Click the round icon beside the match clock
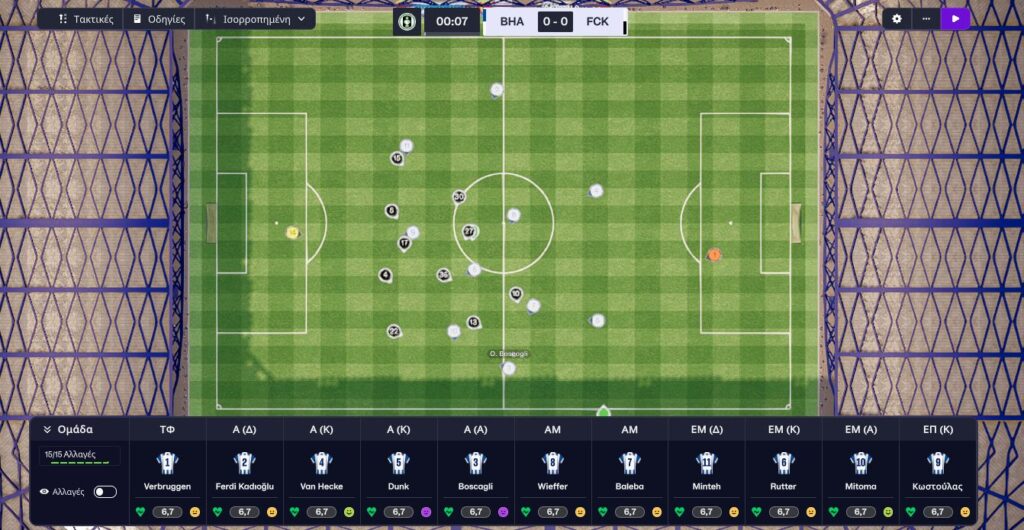Image resolution: width=1024 pixels, height=530 pixels. pyautogui.click(x=406, y=21)
